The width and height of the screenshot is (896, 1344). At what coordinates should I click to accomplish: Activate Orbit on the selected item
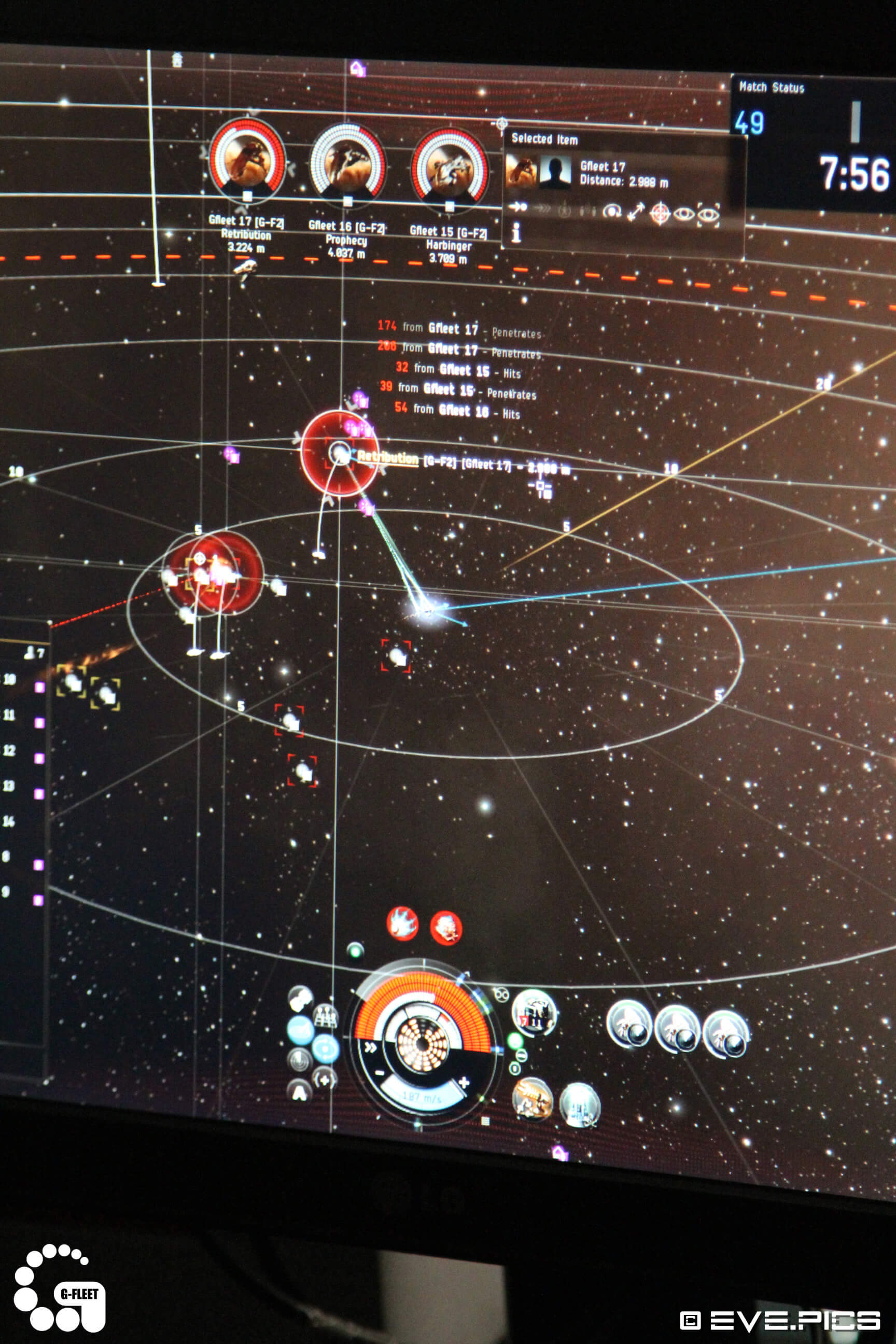point(612,211)
